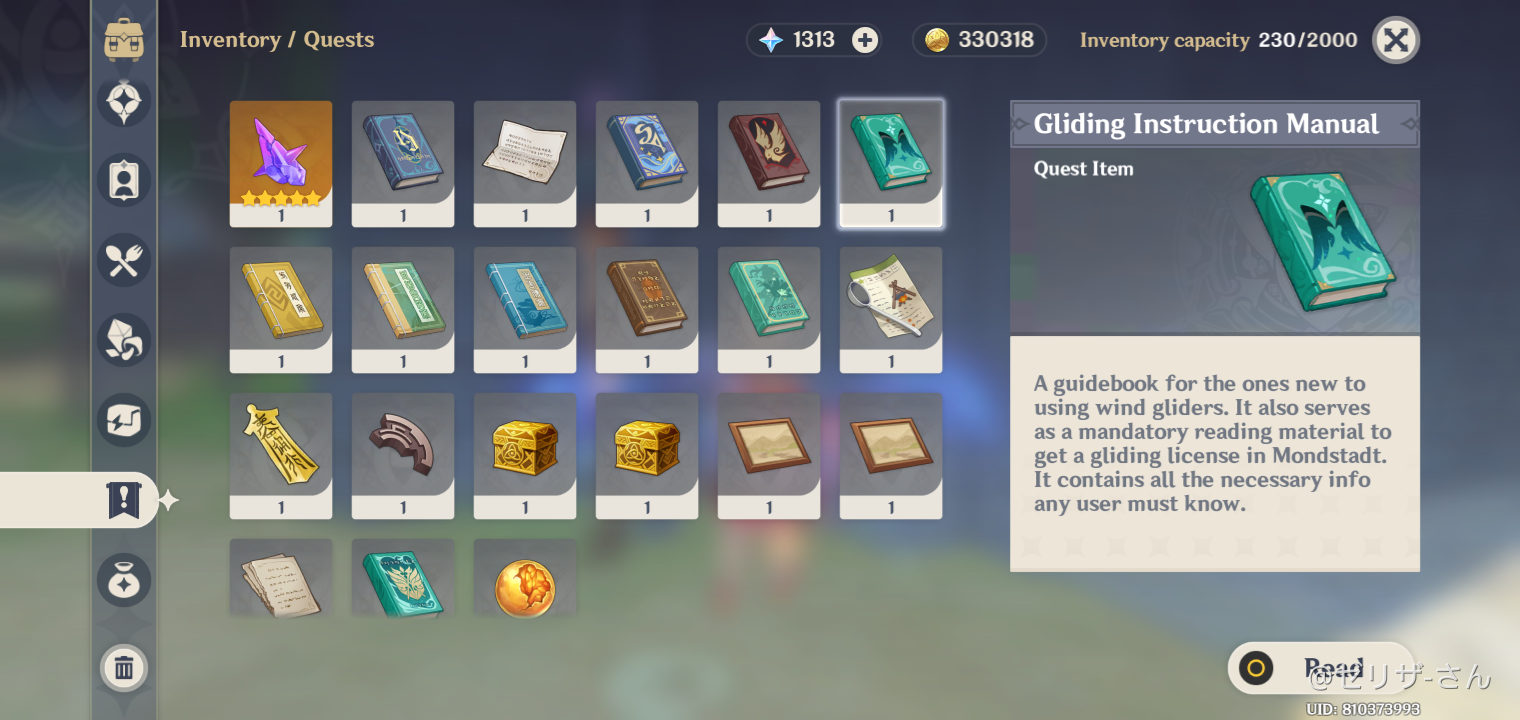Select the purple crystal five-star quest item

(281, 163)
